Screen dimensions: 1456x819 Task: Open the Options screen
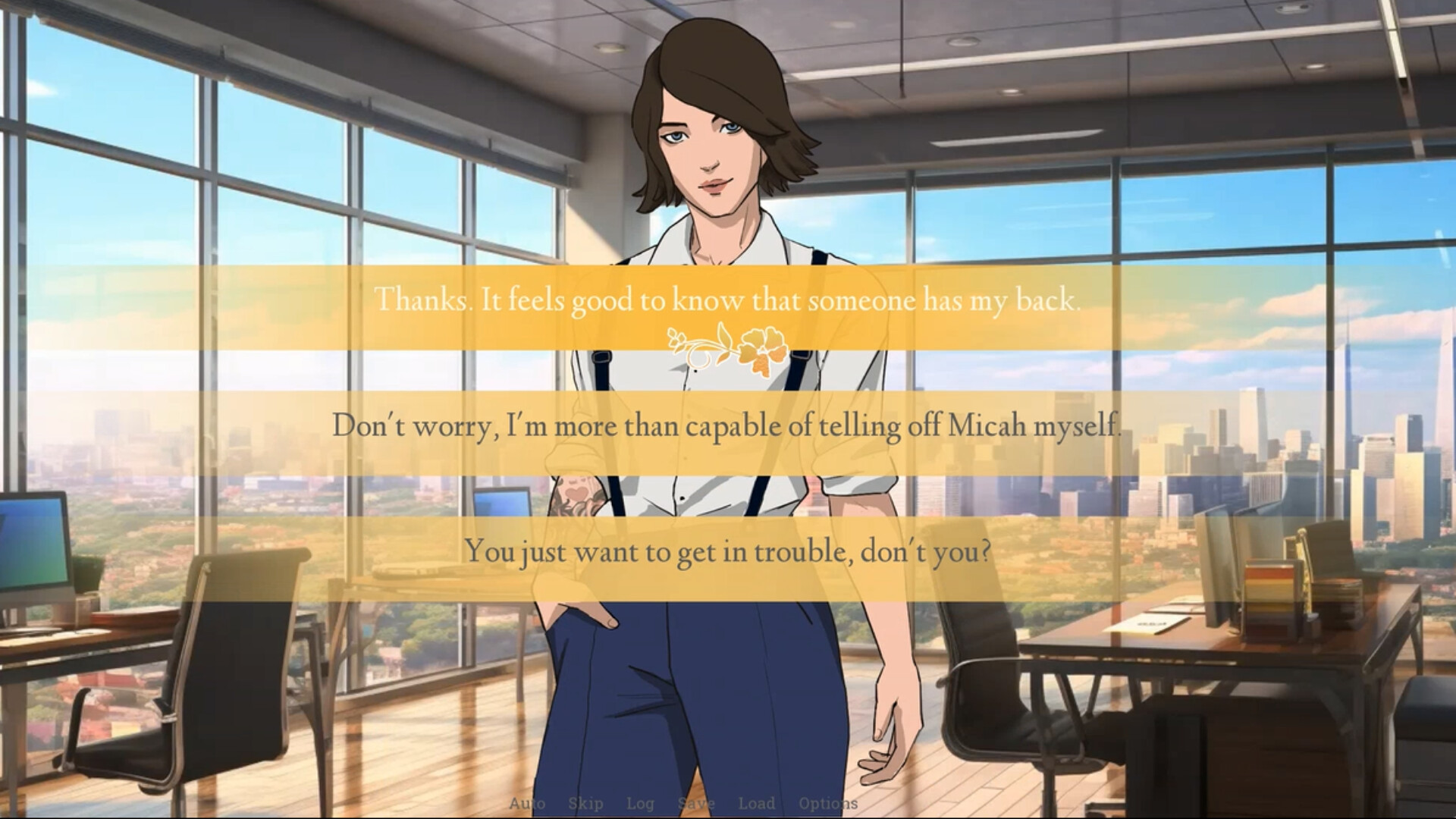pyautogui.click(x=827, y=803)
